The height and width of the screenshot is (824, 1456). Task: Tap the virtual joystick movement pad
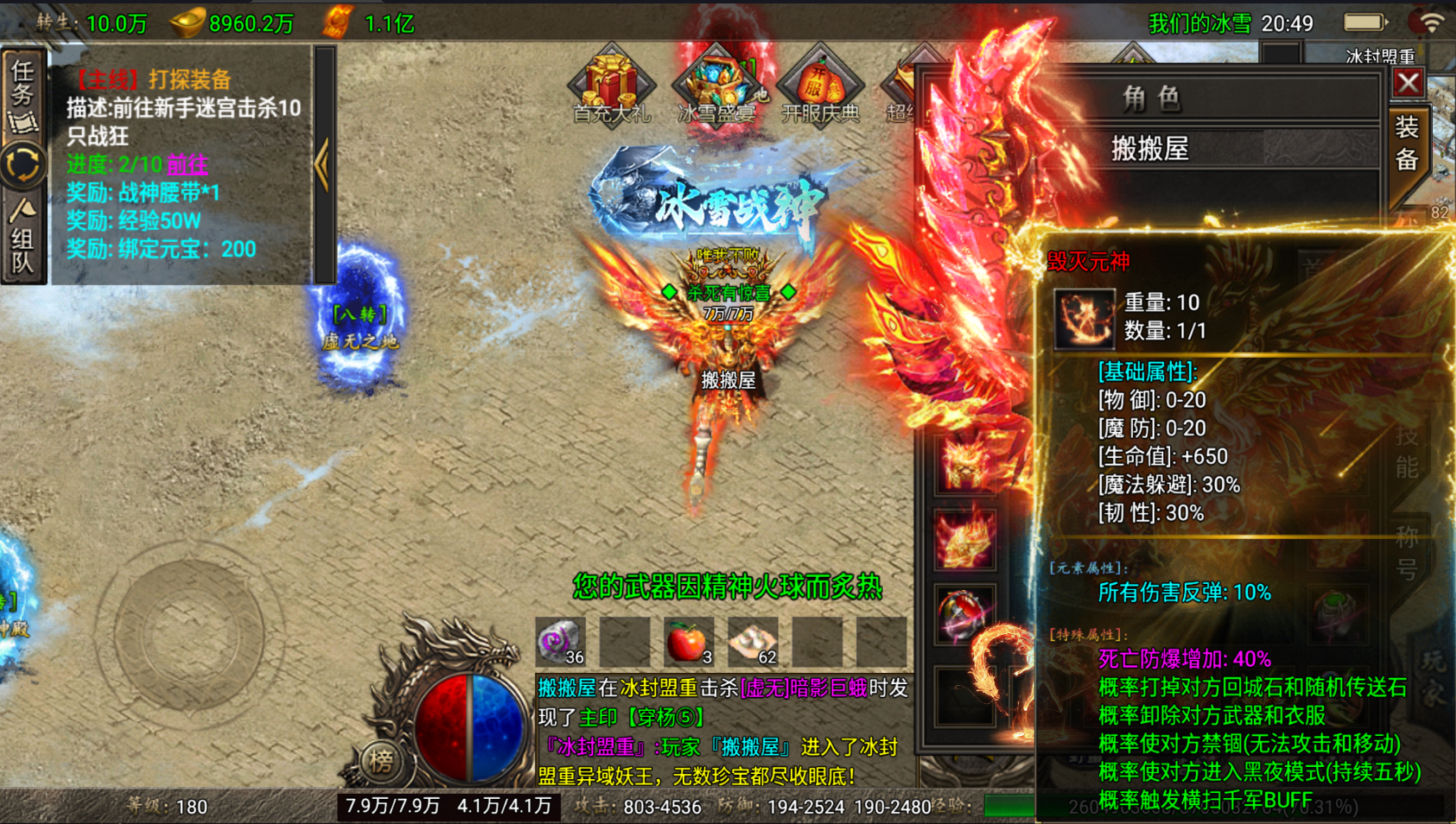pyautogui.click(x=188, y=635)
